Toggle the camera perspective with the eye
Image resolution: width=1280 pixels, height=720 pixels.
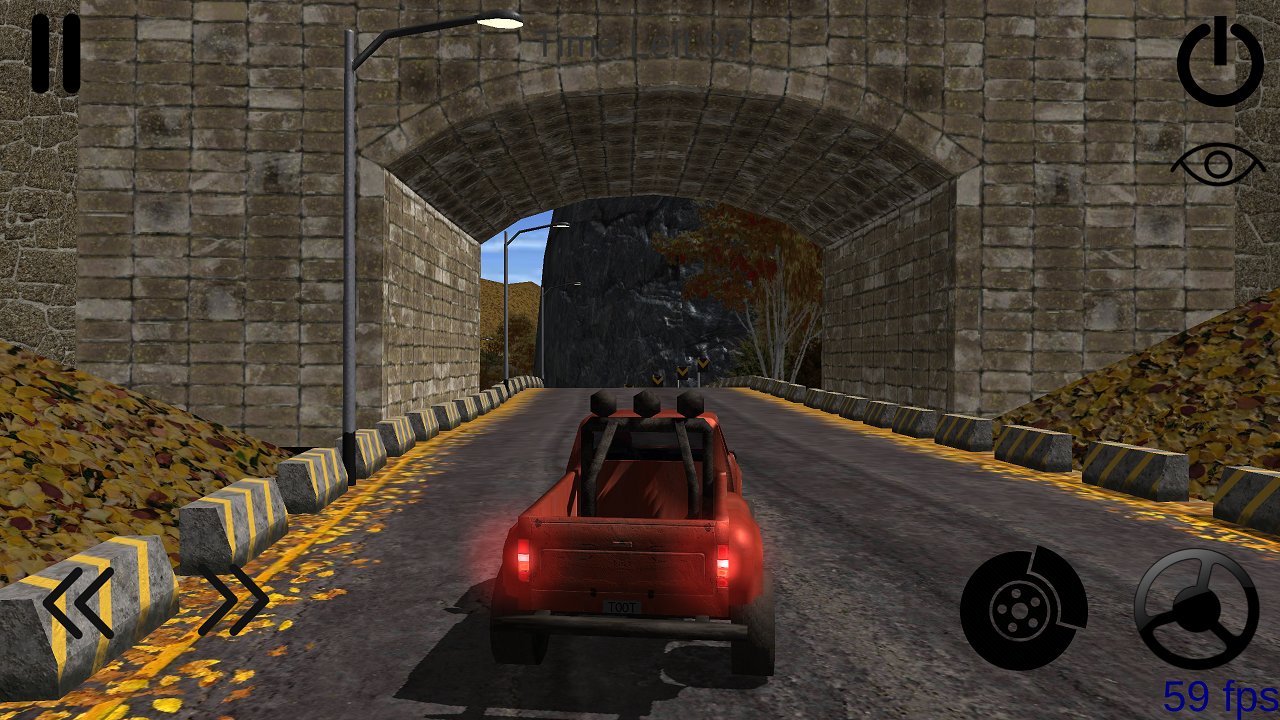point(1215,162)
